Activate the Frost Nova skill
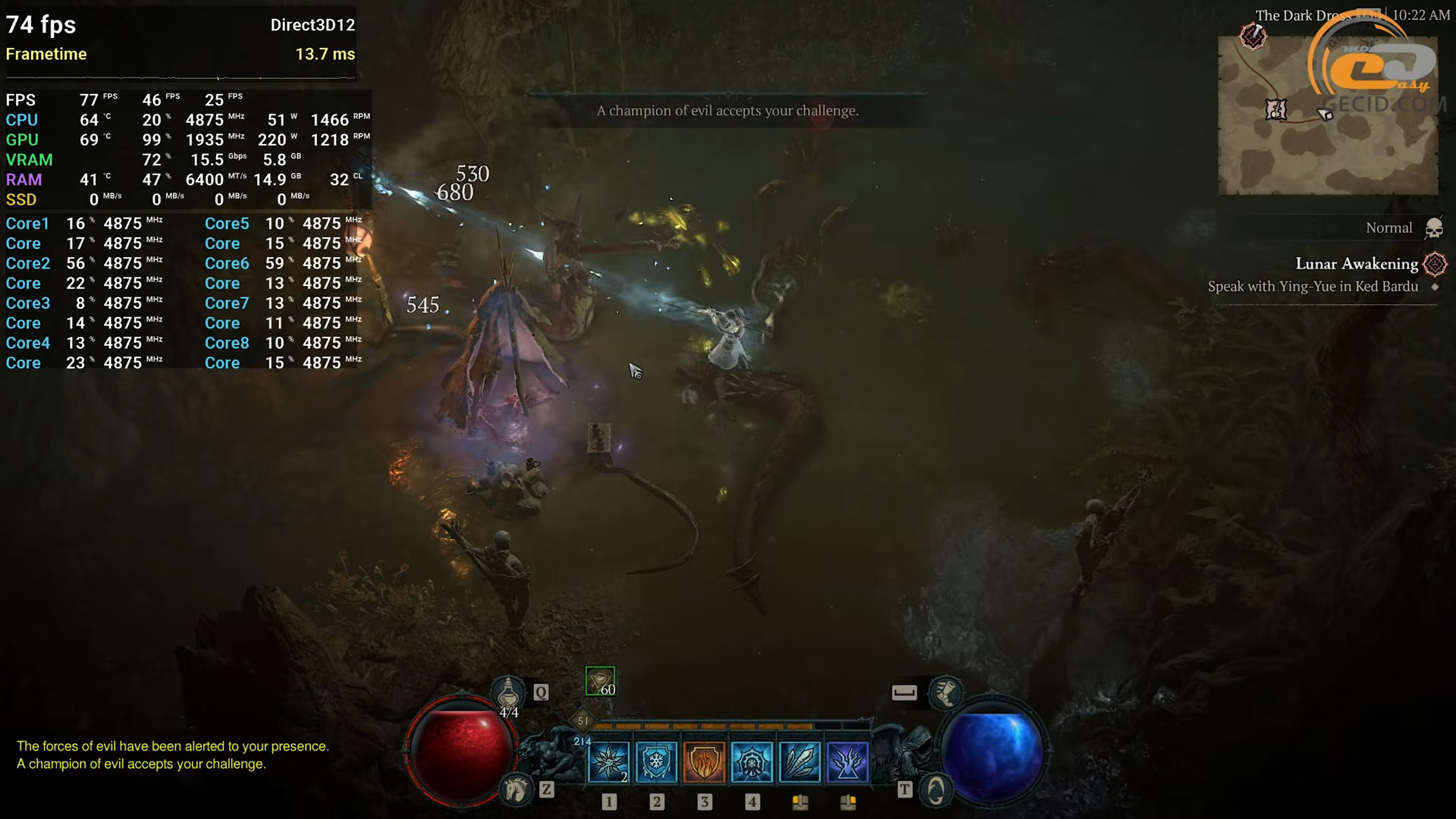 click(608, 761)
